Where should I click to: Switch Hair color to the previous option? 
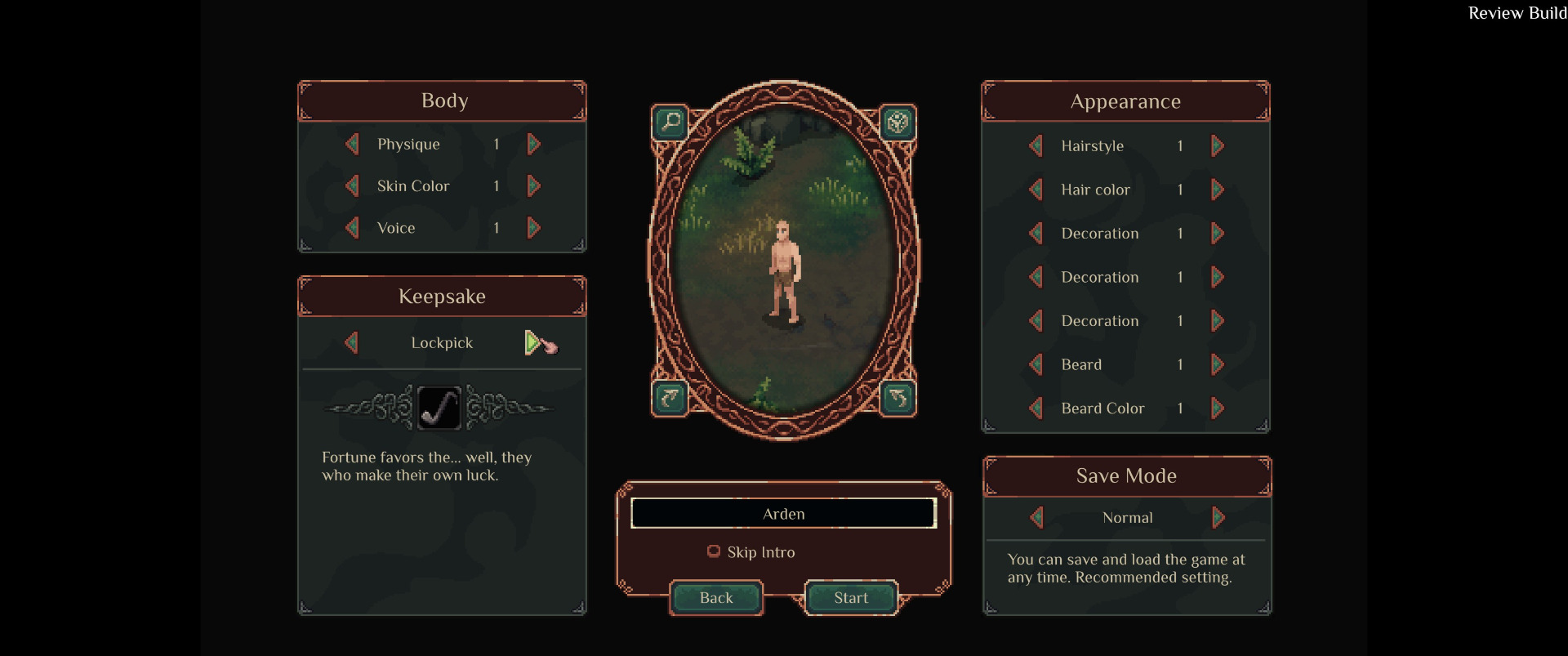coord(1036,190)
